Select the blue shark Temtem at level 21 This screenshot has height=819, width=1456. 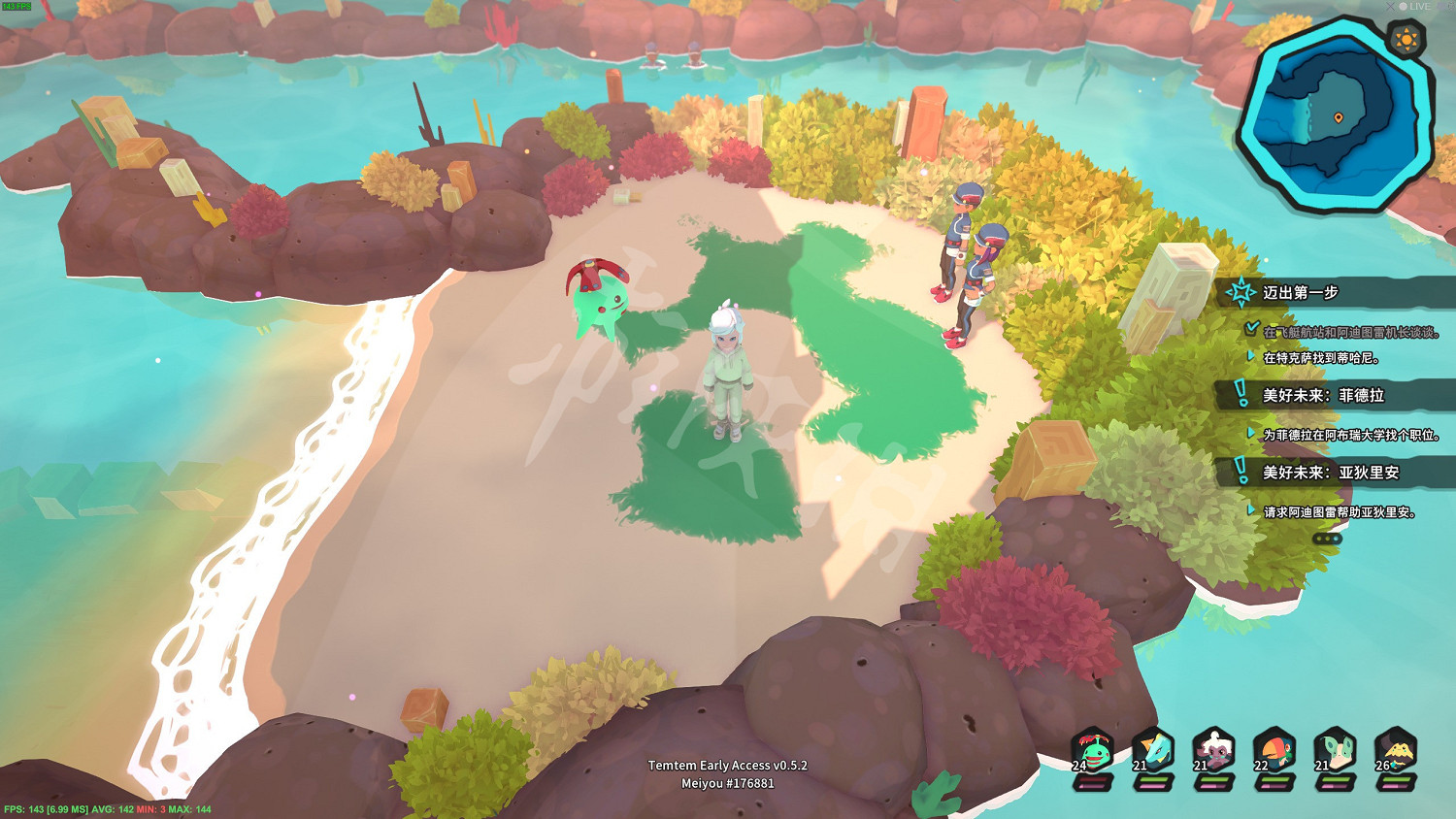[x=1155, y=749]
